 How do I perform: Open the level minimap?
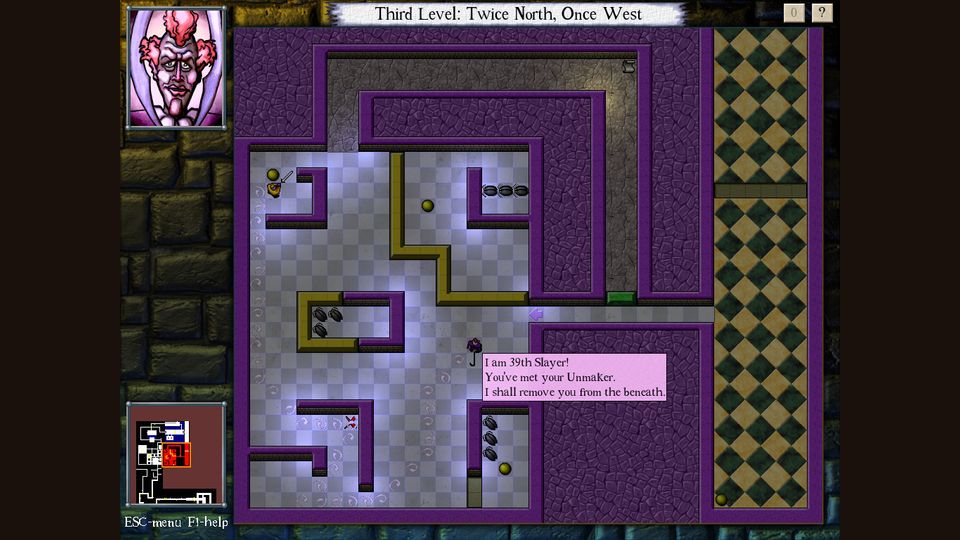[x=176, y=456]
